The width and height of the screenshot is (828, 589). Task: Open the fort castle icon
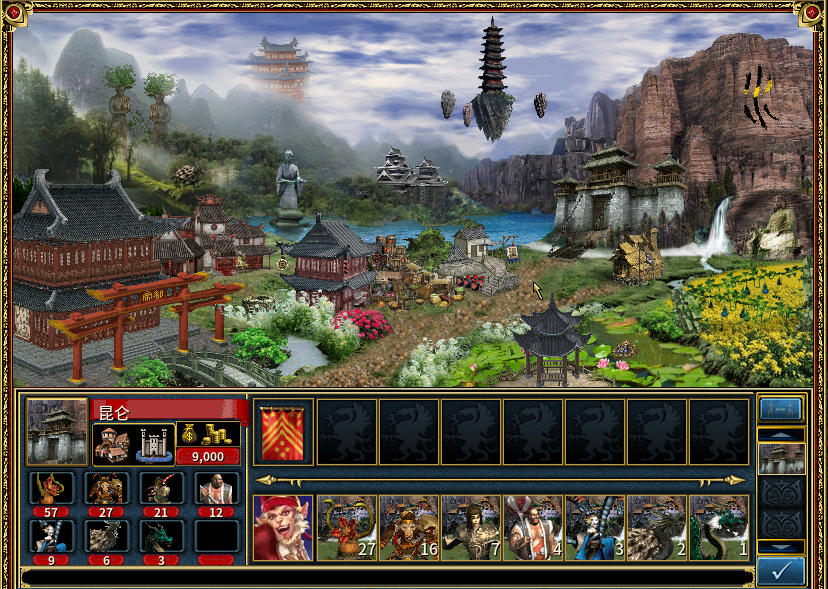153,445
